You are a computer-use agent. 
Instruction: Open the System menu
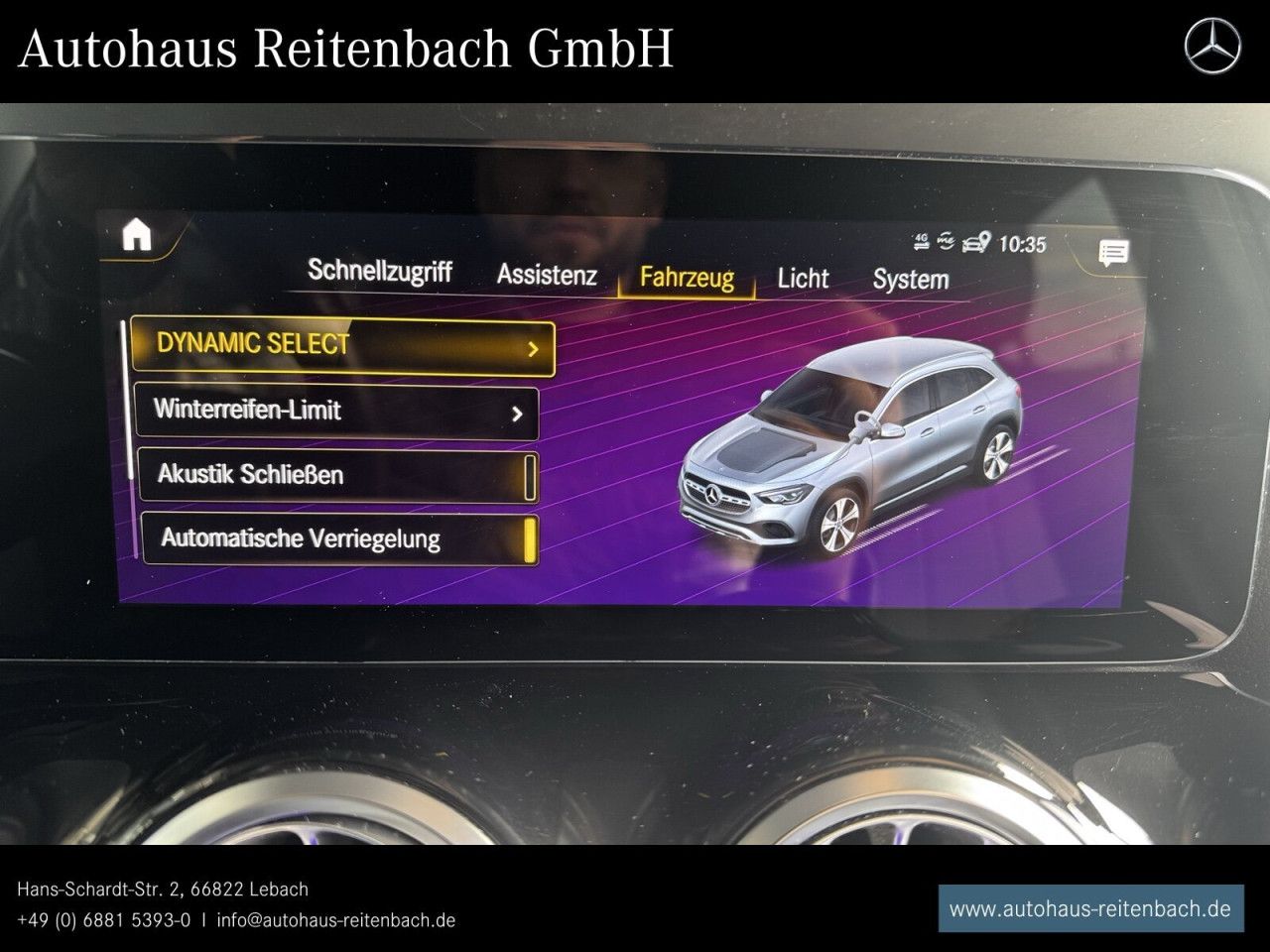click(909, 281)
